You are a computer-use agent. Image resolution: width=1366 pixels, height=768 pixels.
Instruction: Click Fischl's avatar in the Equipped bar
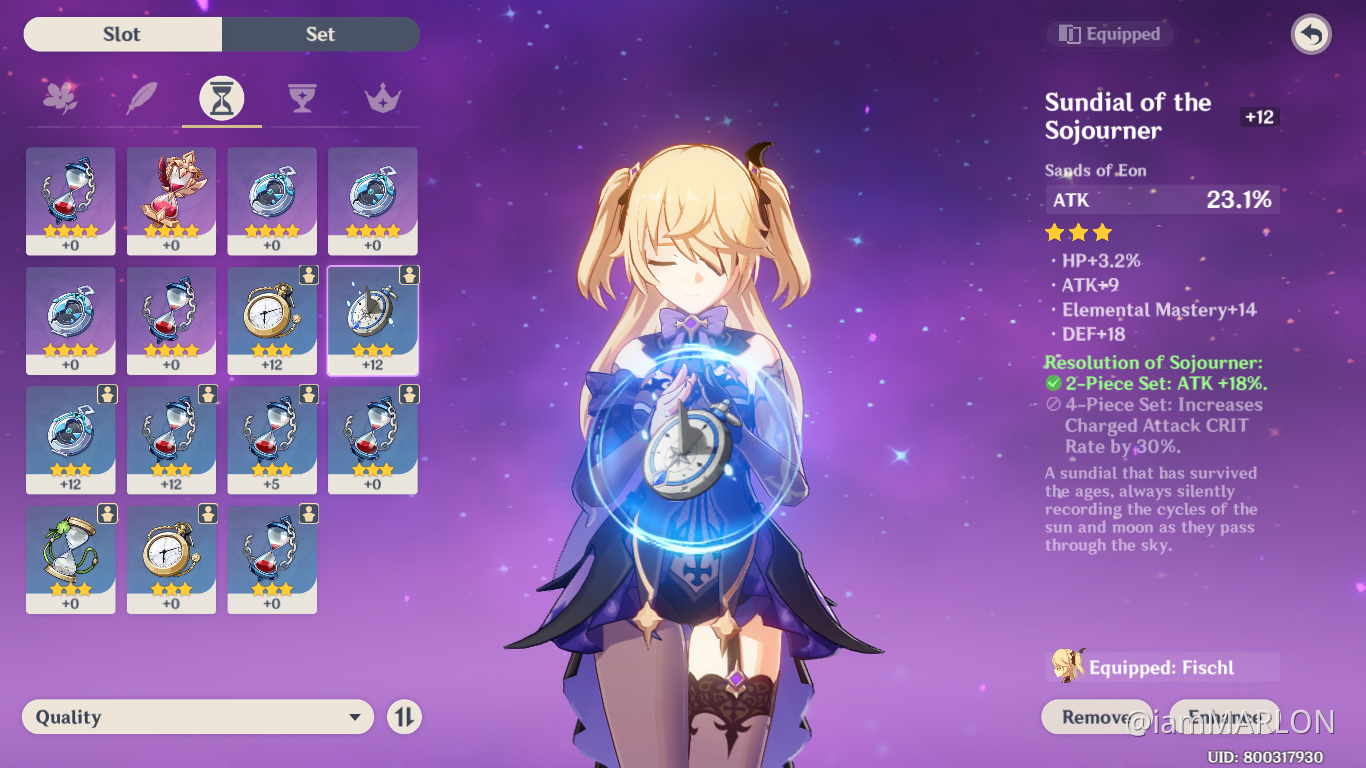coord(1070,666)
